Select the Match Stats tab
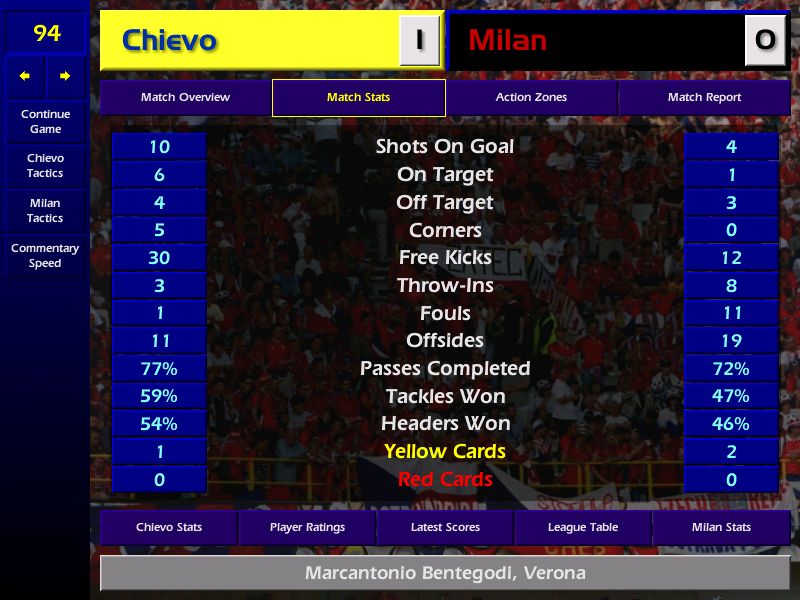The image size is (800, 600). tap(358, 98)
